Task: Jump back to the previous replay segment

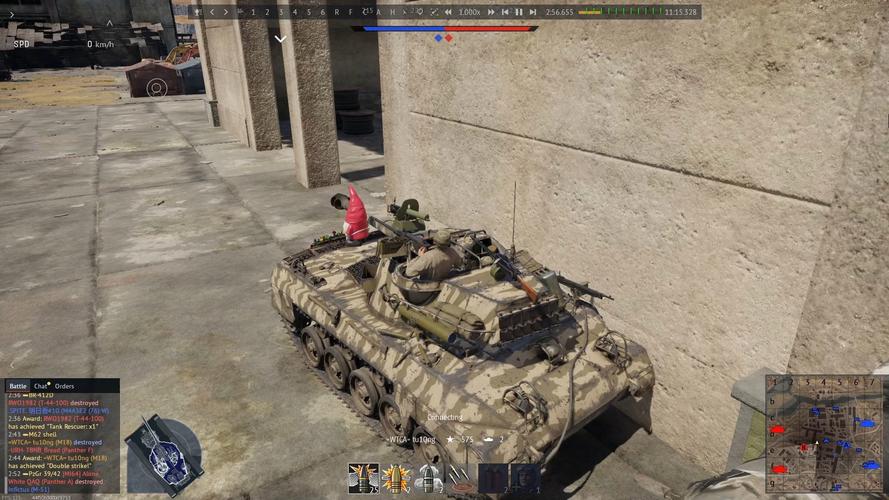Action: (505, 12)
